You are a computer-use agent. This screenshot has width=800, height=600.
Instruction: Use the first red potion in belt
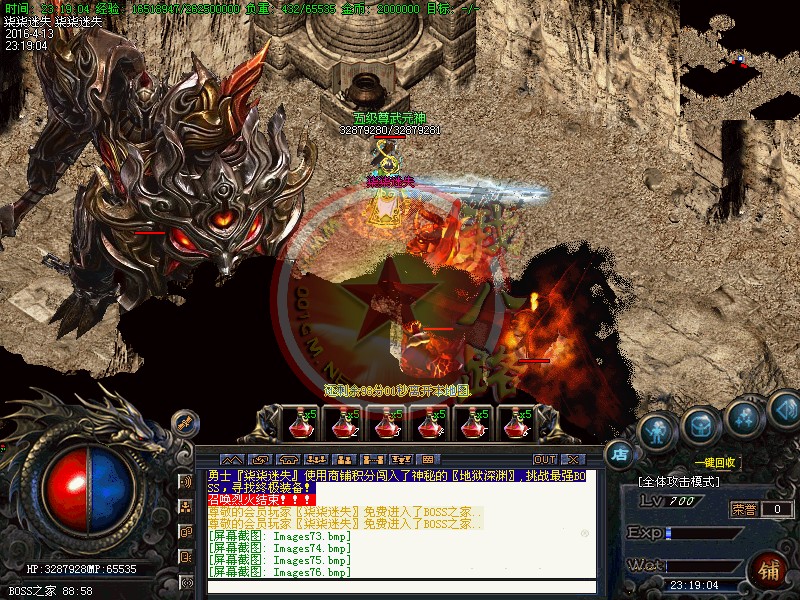point(298,424)
